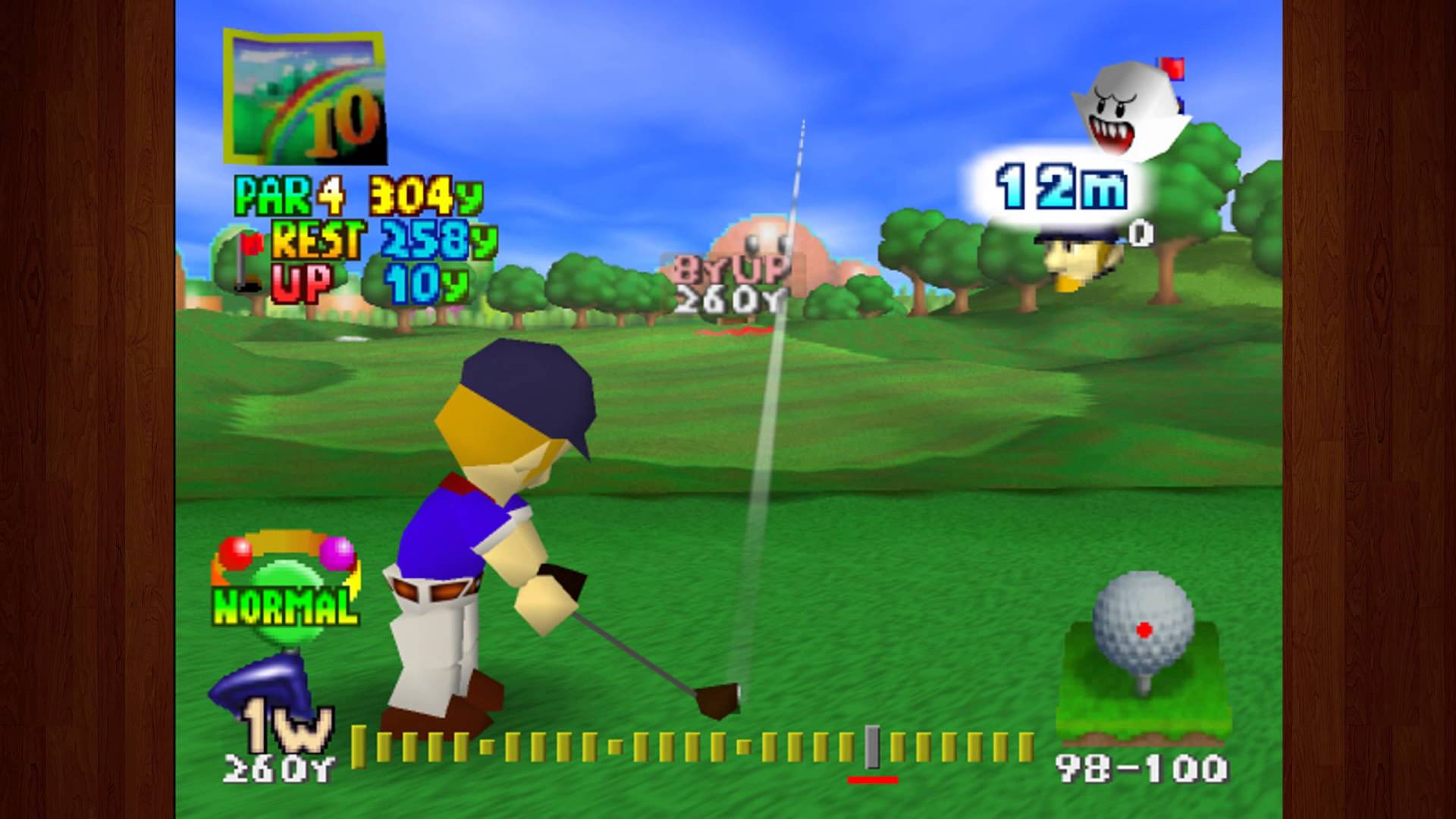Click the Boo wind direction icon
Screen dimensions: 1456x819
coord(1126,110)
